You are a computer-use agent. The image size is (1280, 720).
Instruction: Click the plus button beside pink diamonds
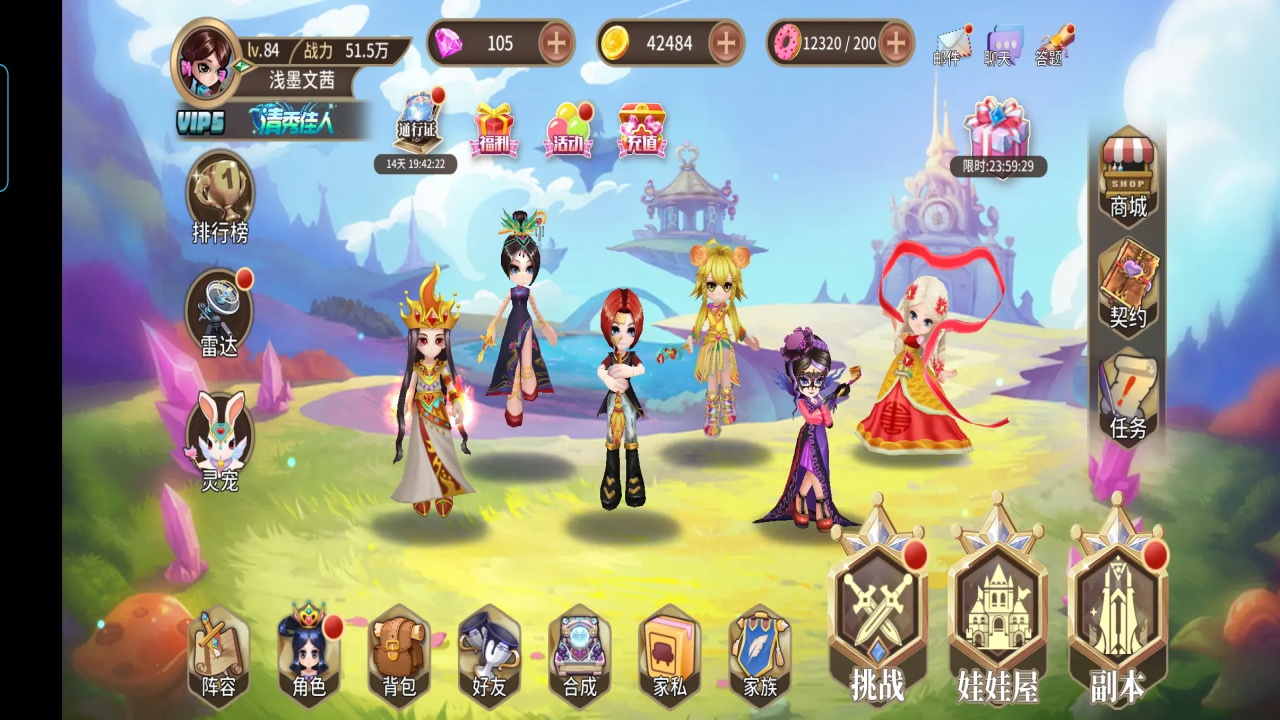click(x=557, y=43)
